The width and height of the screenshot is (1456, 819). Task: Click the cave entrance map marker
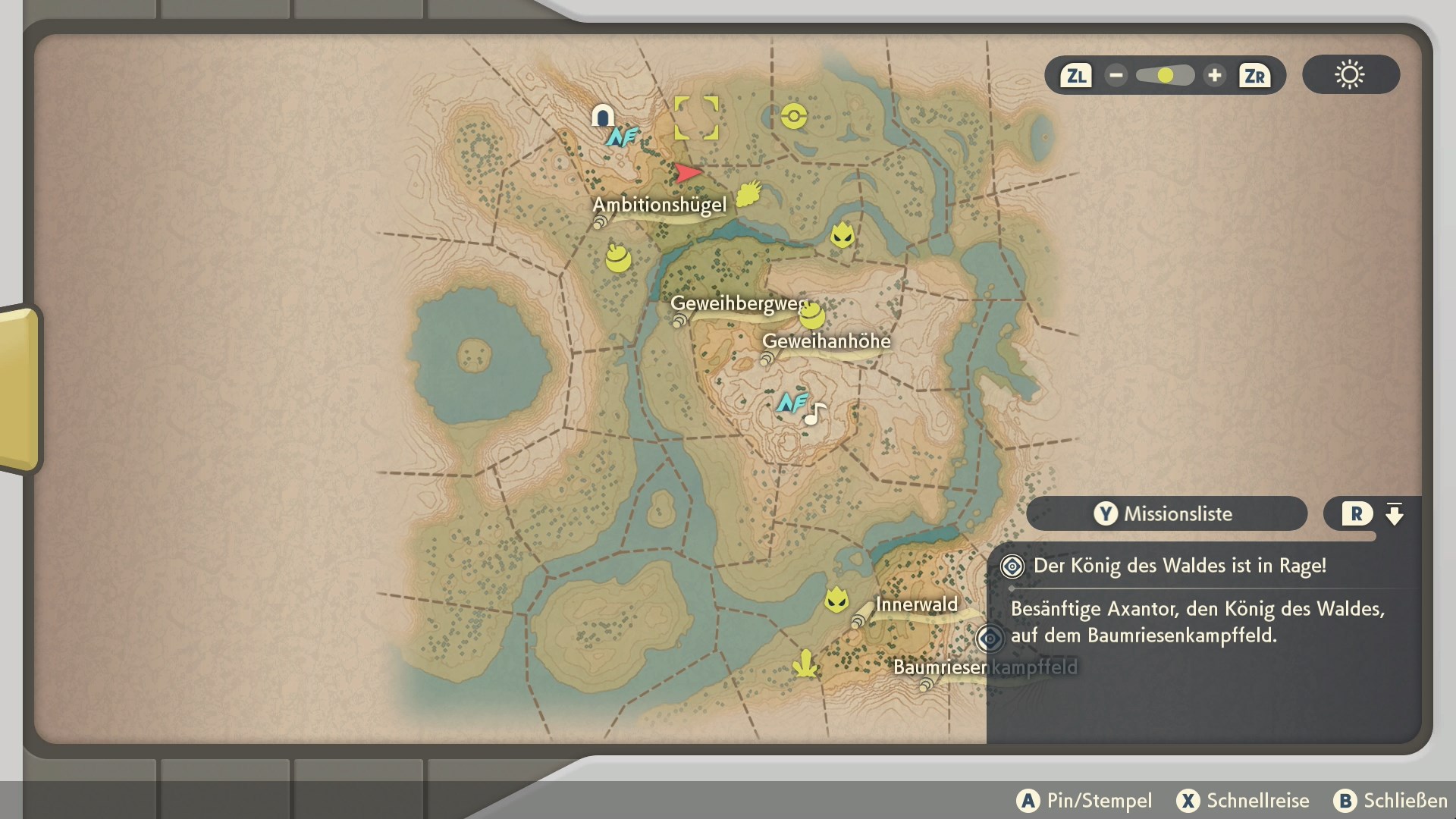point(603,116)
